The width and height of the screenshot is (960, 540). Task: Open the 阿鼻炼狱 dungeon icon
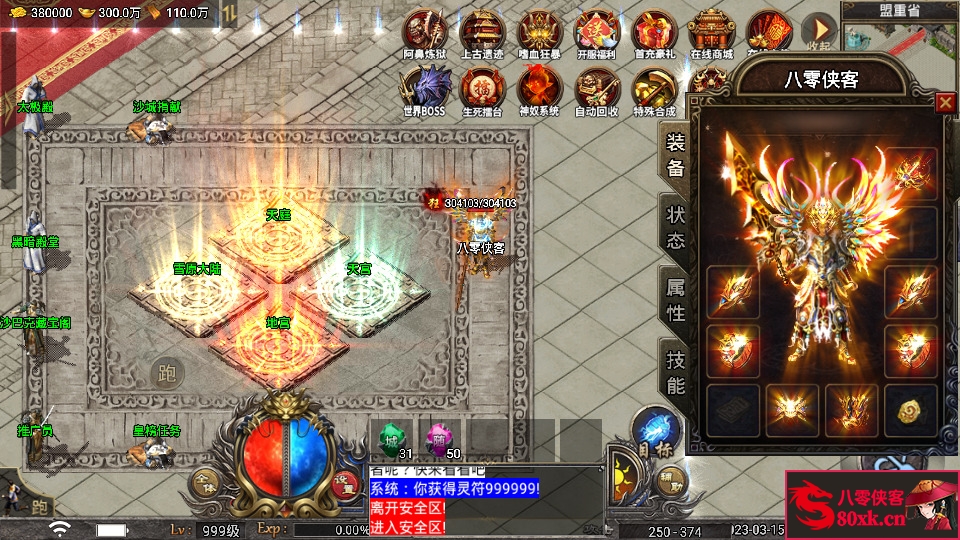tap(425, 31)
